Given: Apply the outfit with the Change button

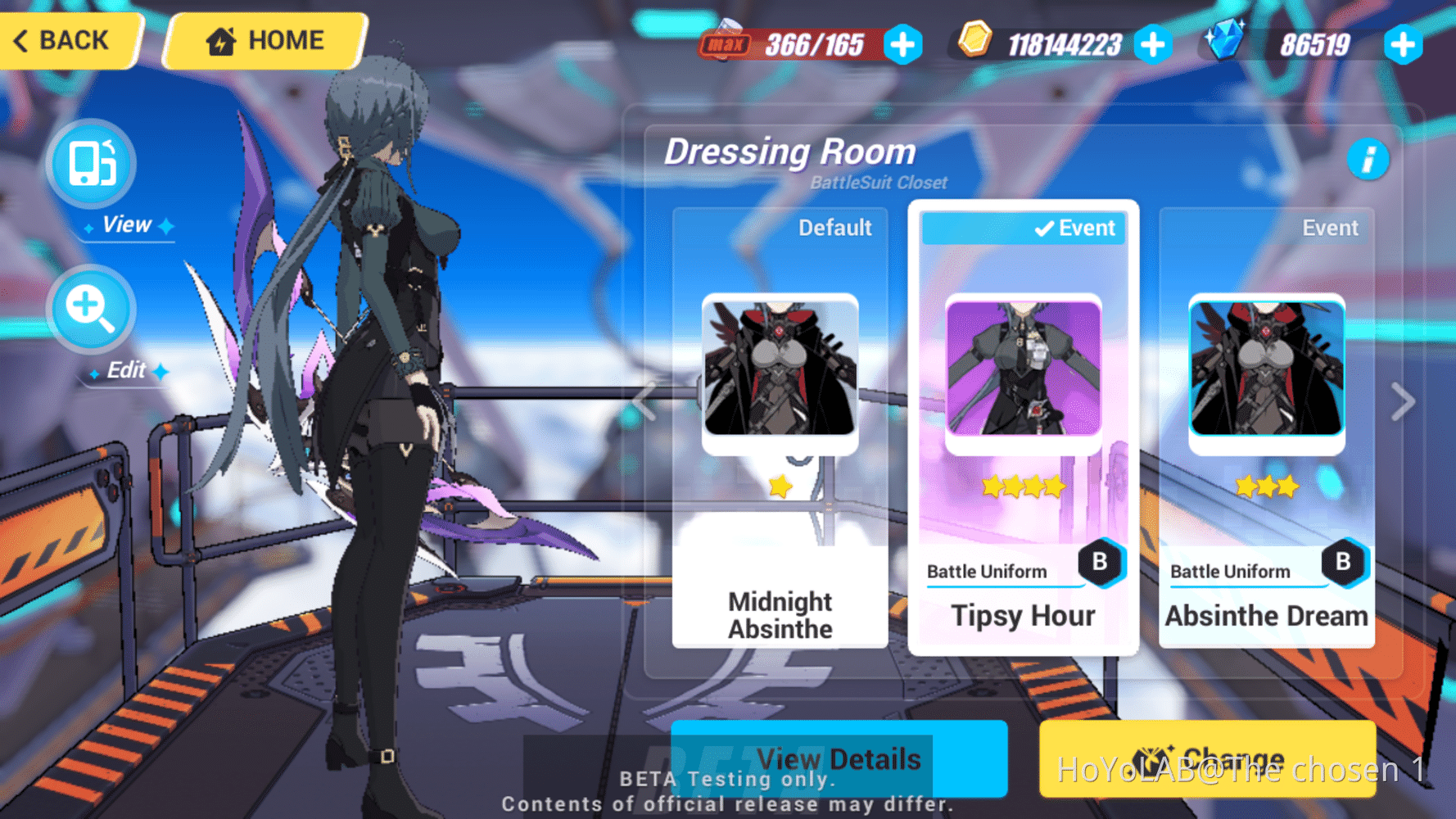Looking at the screenshot, I should pyautogui.click(x=1206, y=759).
